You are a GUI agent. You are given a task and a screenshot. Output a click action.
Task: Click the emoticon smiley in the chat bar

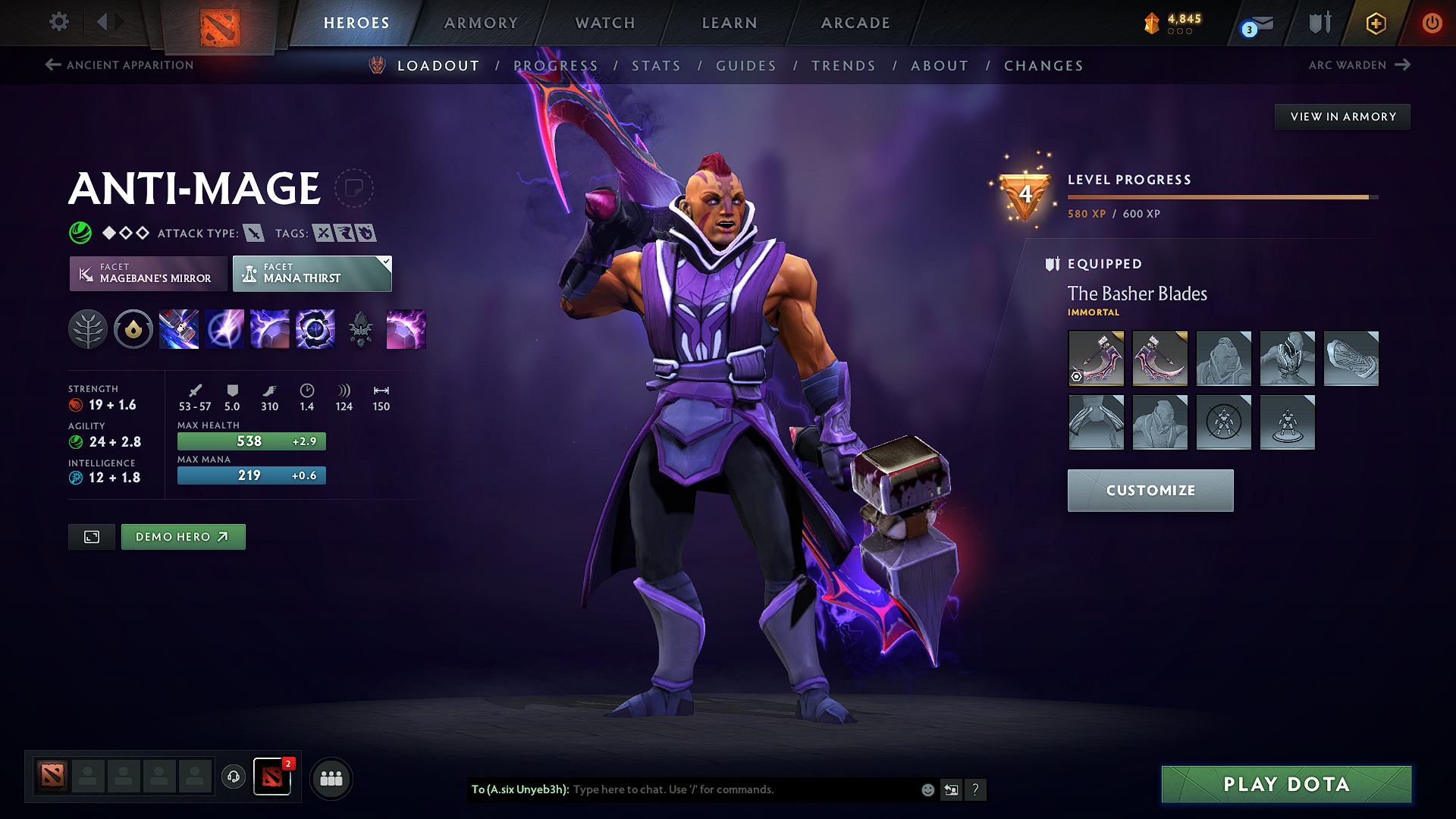click(x=927, y=789)
